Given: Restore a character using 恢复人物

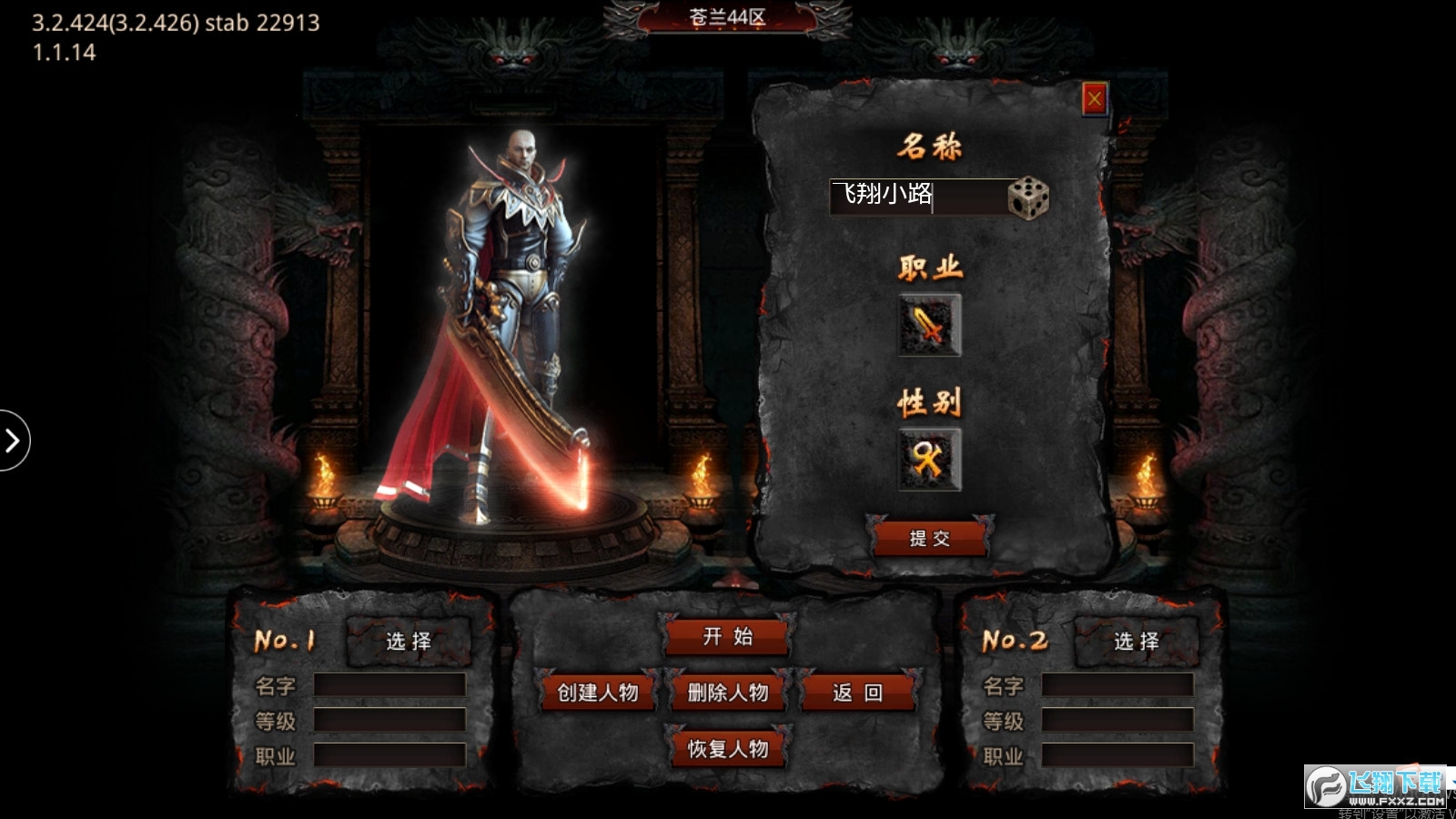Looking at the screenshot, I should [x=728, y=749].
